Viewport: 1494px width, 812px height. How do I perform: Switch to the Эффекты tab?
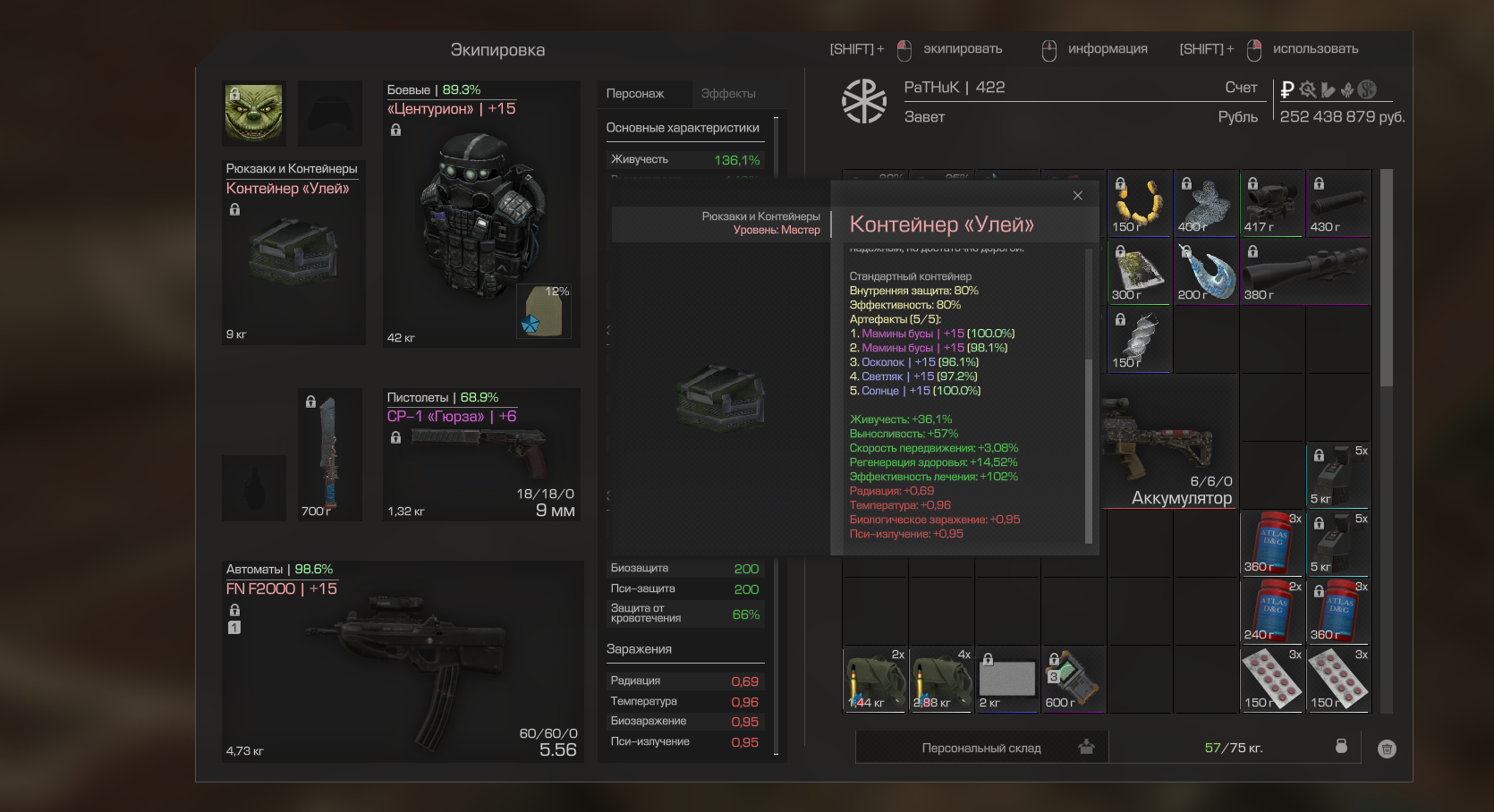(x=727, y=94)
